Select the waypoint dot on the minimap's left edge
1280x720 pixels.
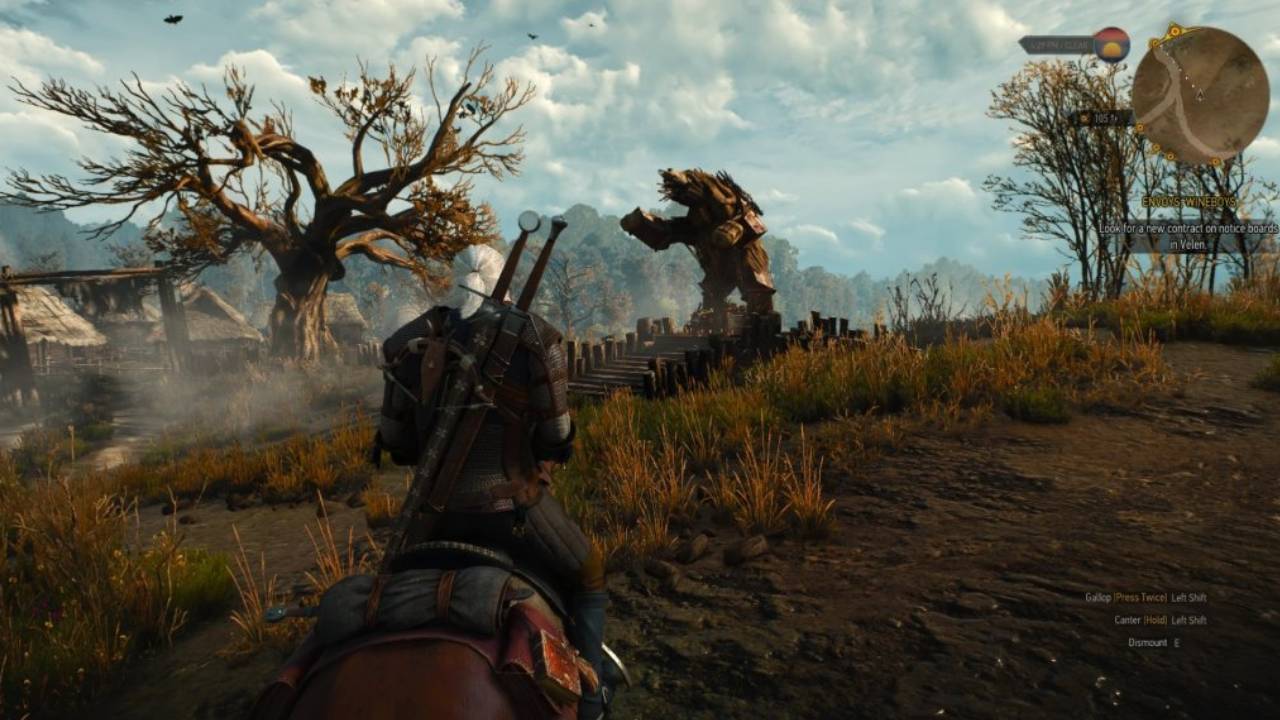point(1140,127)
